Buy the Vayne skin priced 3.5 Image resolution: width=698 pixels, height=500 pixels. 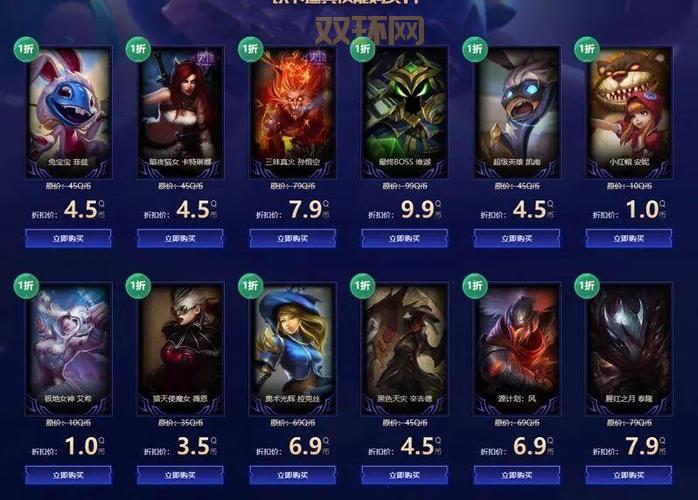click(x=180, y=475)
